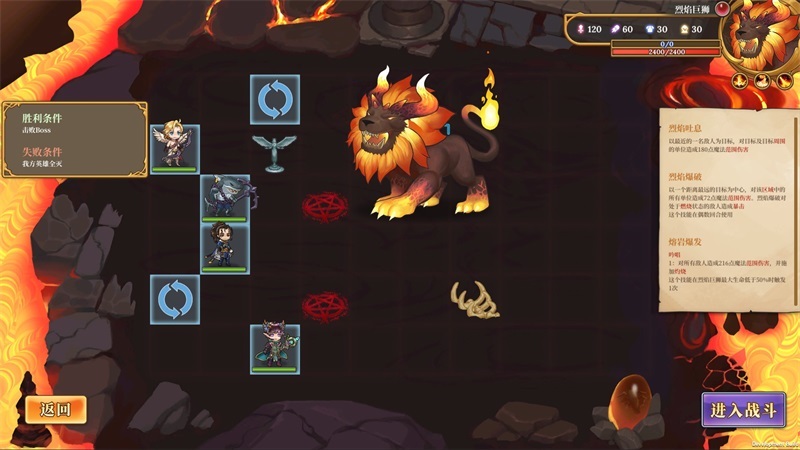800x450 pixels.
Task: Start the fight with 进入战斗
Action: tap(742, 409)
